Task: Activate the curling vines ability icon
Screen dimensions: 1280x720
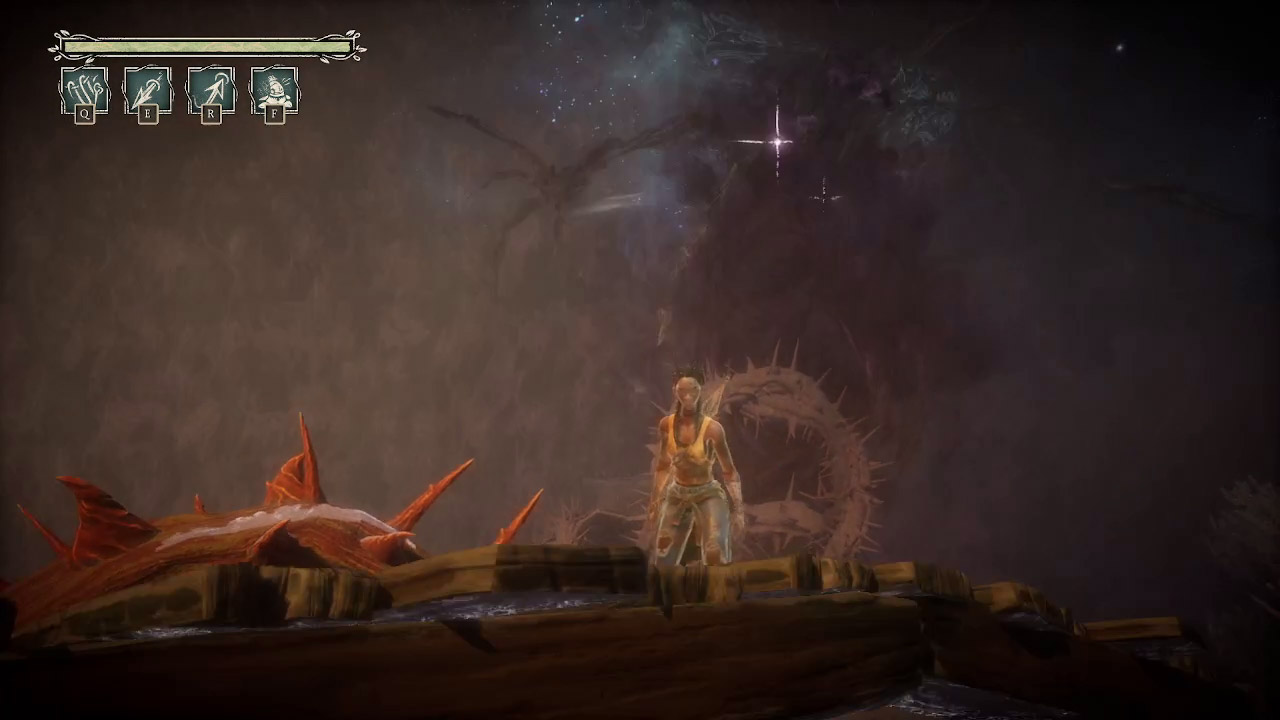Action: [84, 91]
